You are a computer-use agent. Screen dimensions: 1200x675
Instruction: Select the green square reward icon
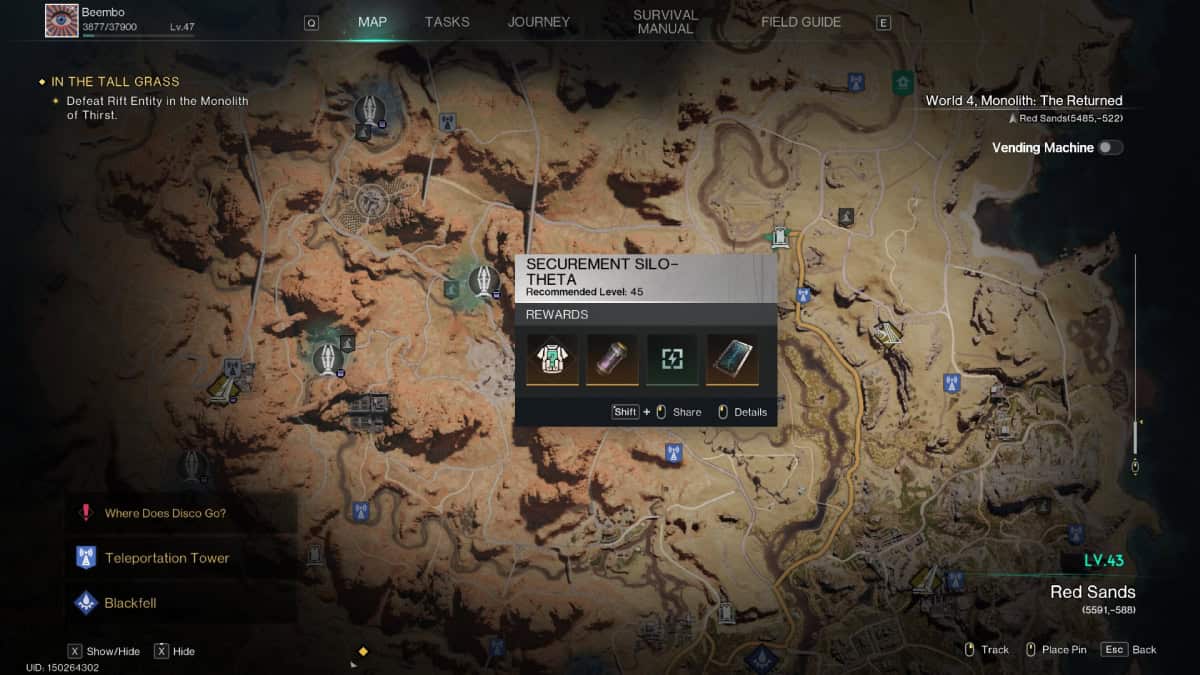pos(672,359)
